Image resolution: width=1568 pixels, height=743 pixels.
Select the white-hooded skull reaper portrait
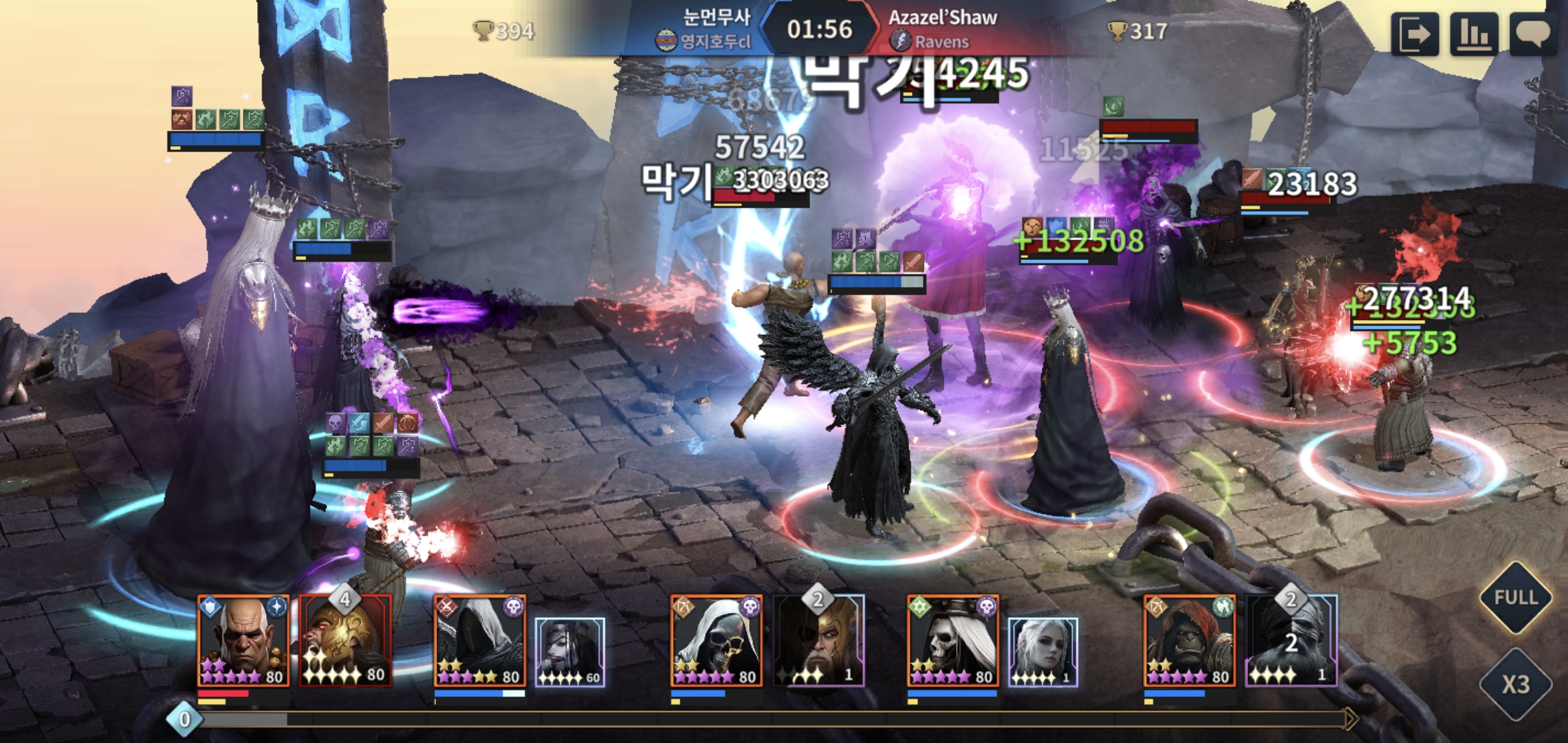pos(717,641)
